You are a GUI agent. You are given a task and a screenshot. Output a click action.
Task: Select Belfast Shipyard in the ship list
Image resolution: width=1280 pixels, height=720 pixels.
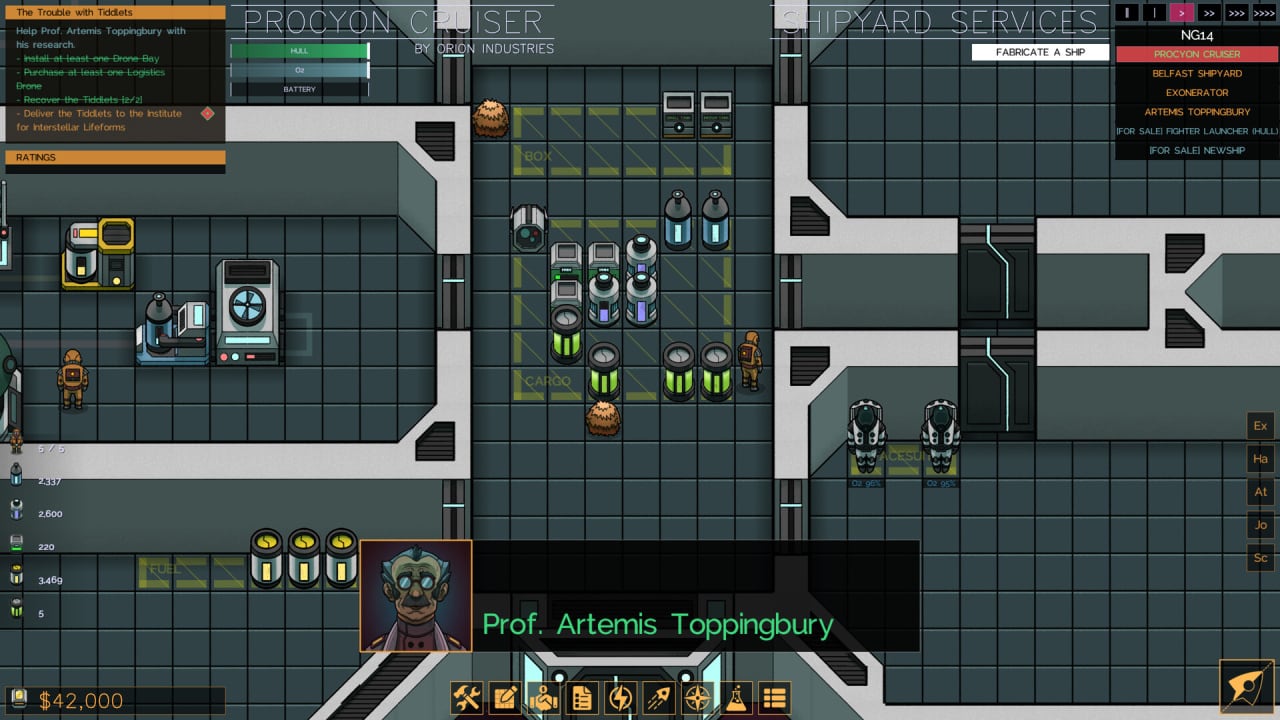[x=1197, y=73]
